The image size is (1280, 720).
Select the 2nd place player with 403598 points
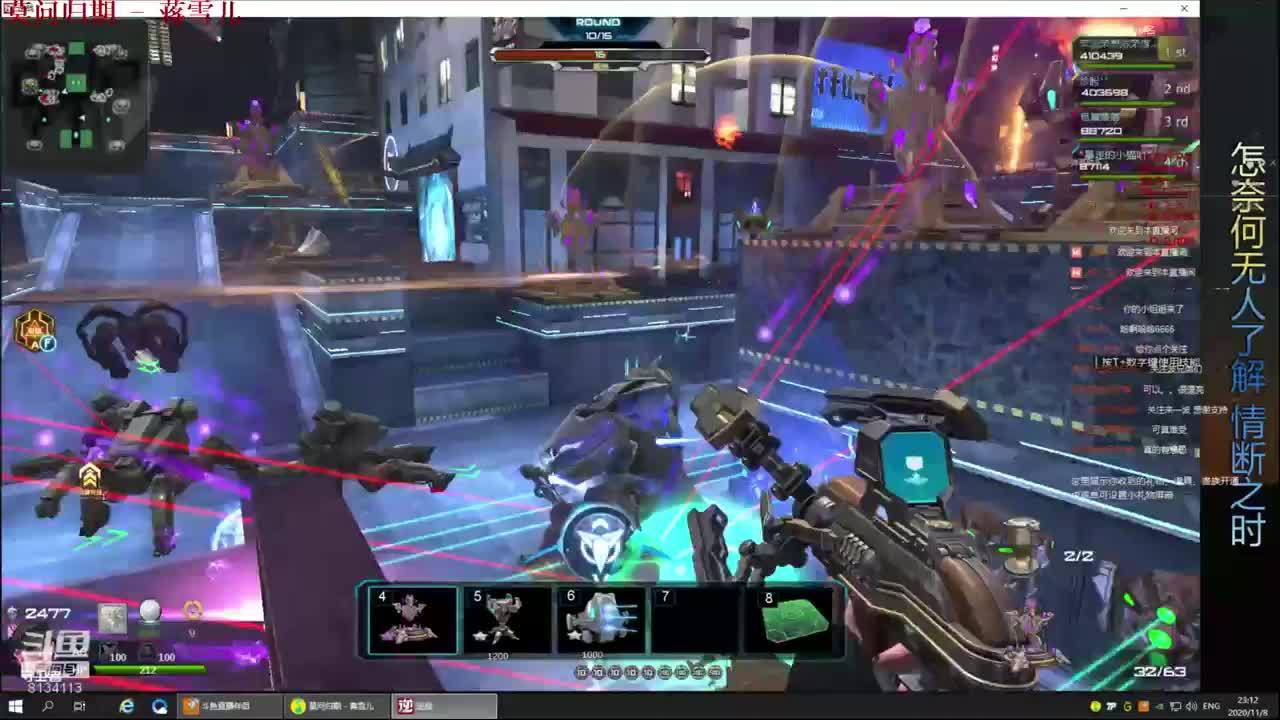[x=1131, y=88]
